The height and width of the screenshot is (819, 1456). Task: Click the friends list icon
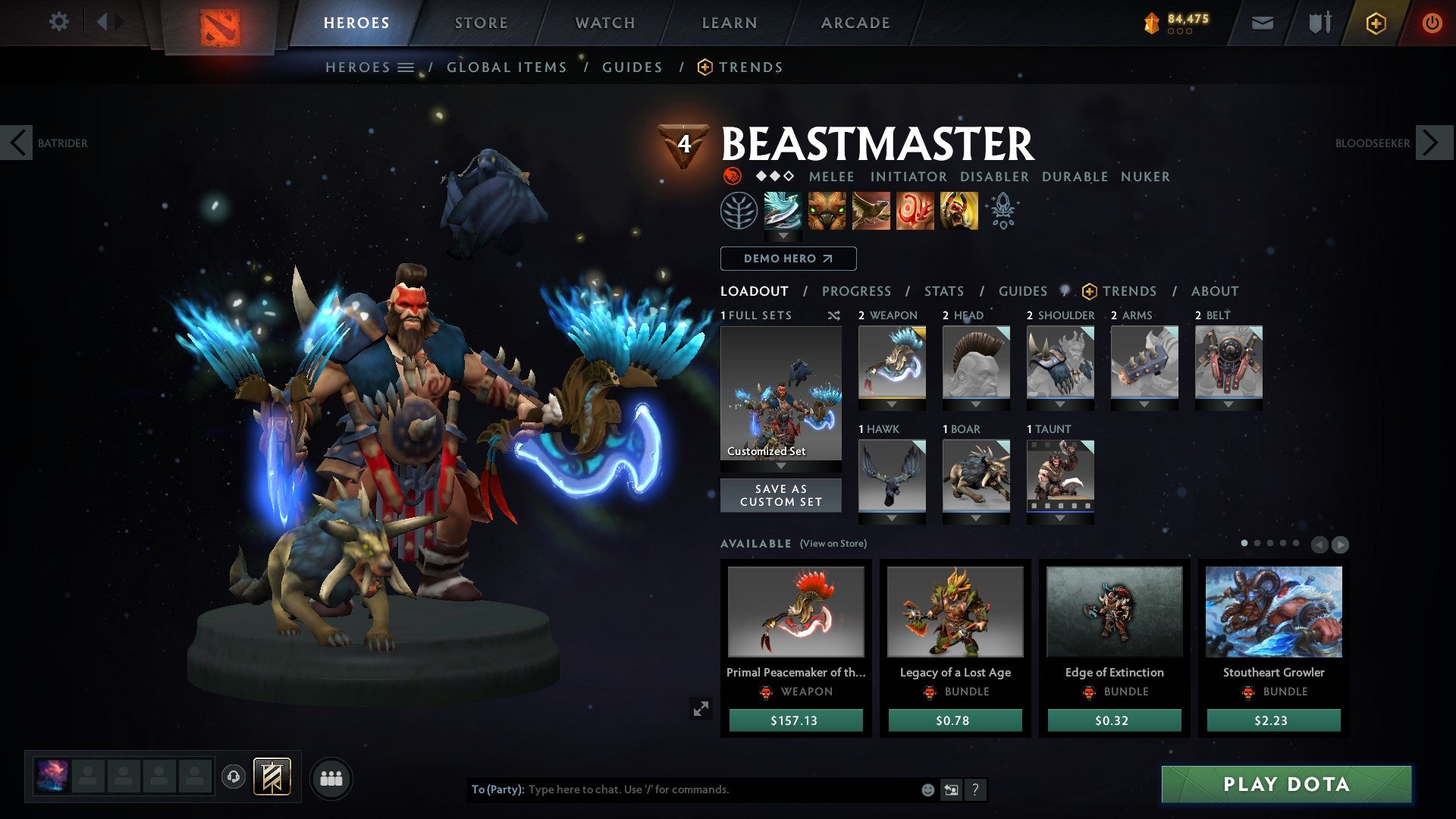pos(331,777)
